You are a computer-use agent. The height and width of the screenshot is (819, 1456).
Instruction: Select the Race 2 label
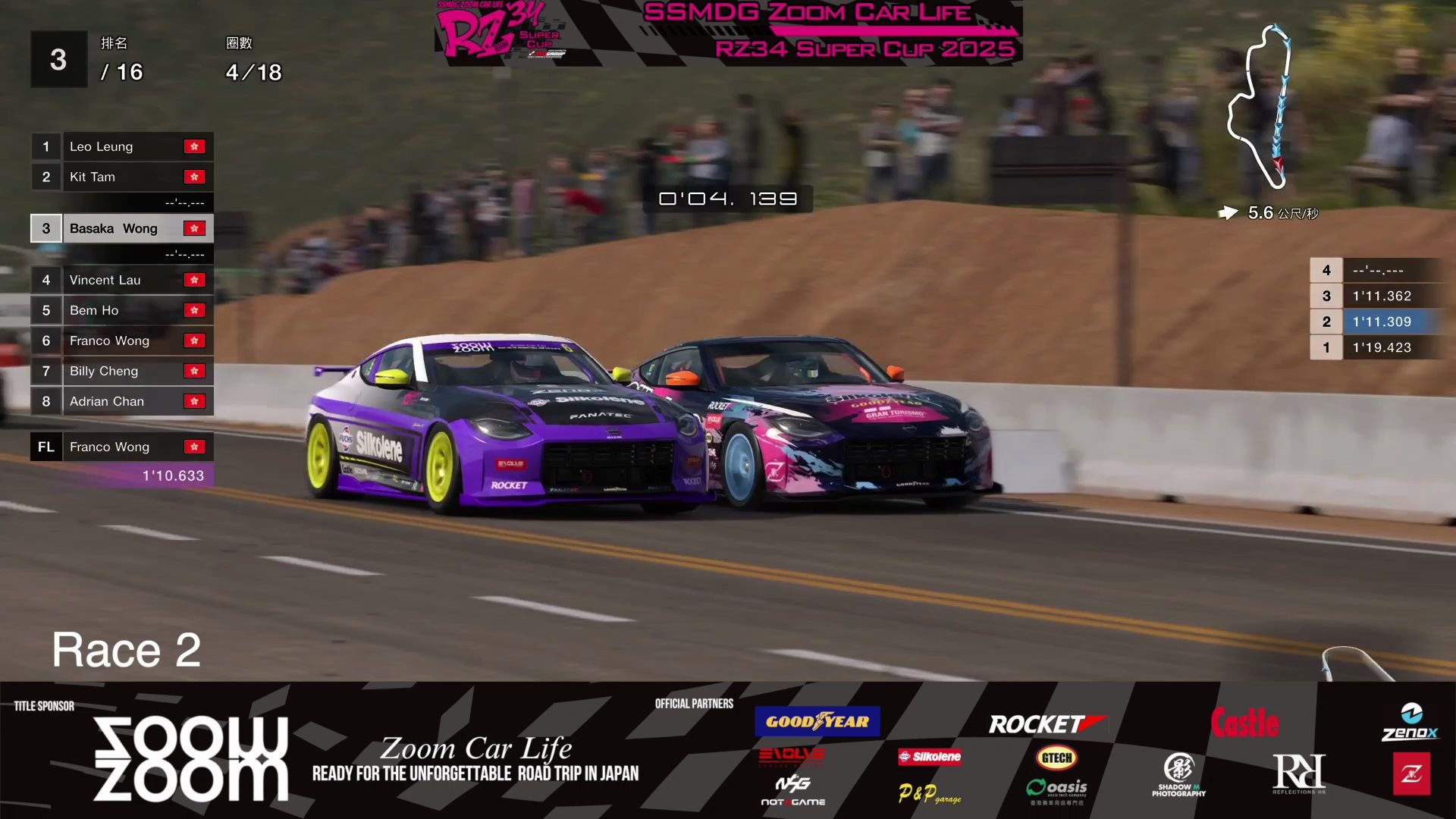(x=126, y=649)
